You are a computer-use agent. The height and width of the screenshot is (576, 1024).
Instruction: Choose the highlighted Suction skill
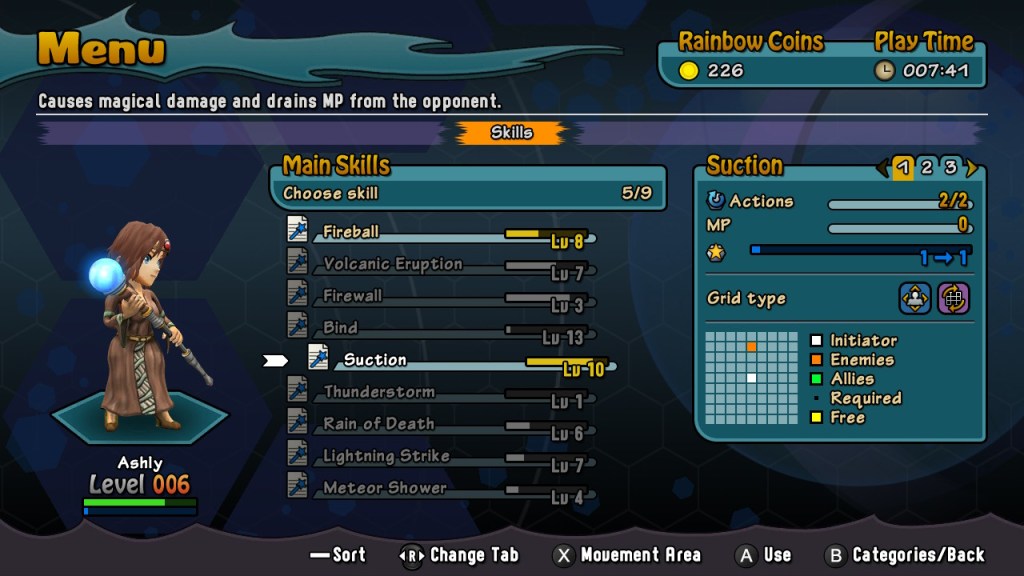(375, 360)
